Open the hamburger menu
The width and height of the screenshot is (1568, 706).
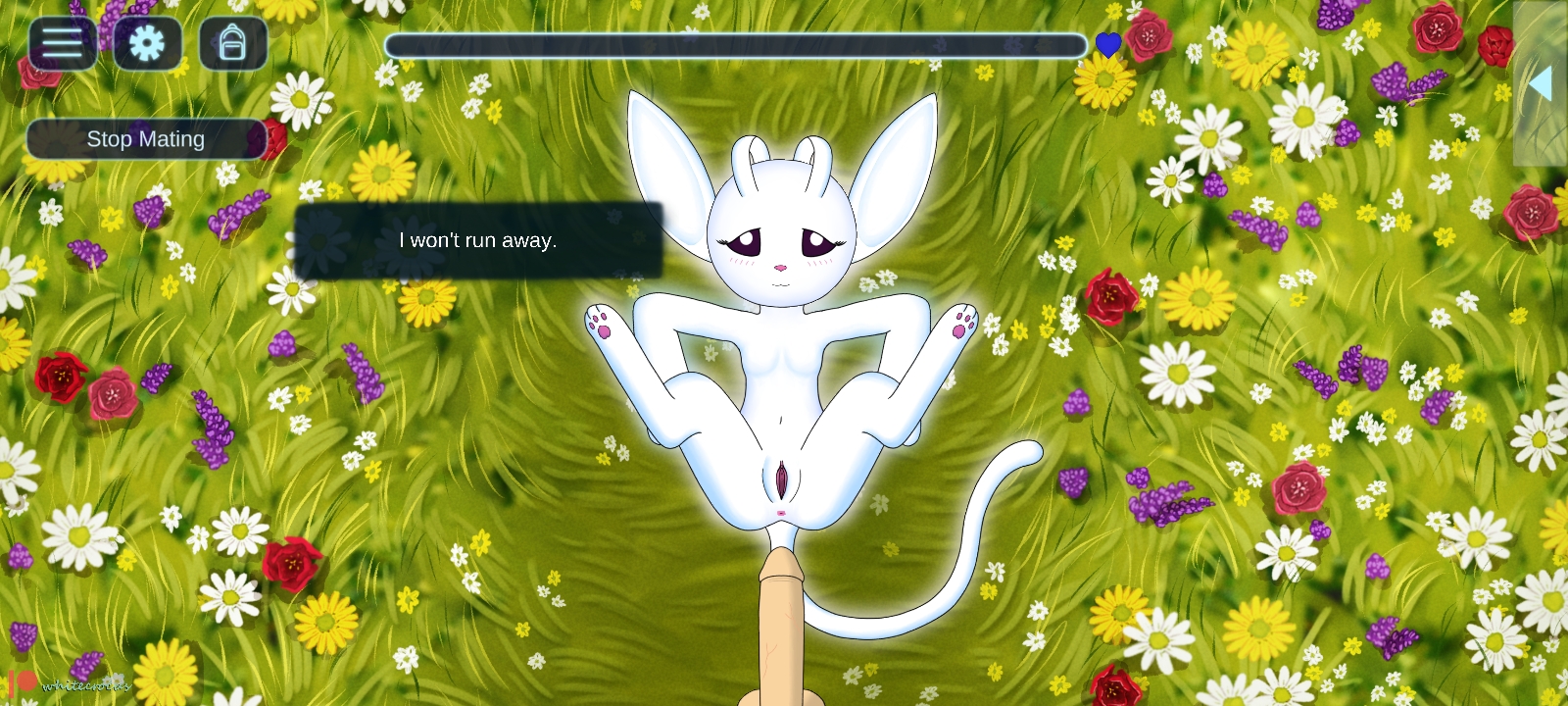(63, 43)
